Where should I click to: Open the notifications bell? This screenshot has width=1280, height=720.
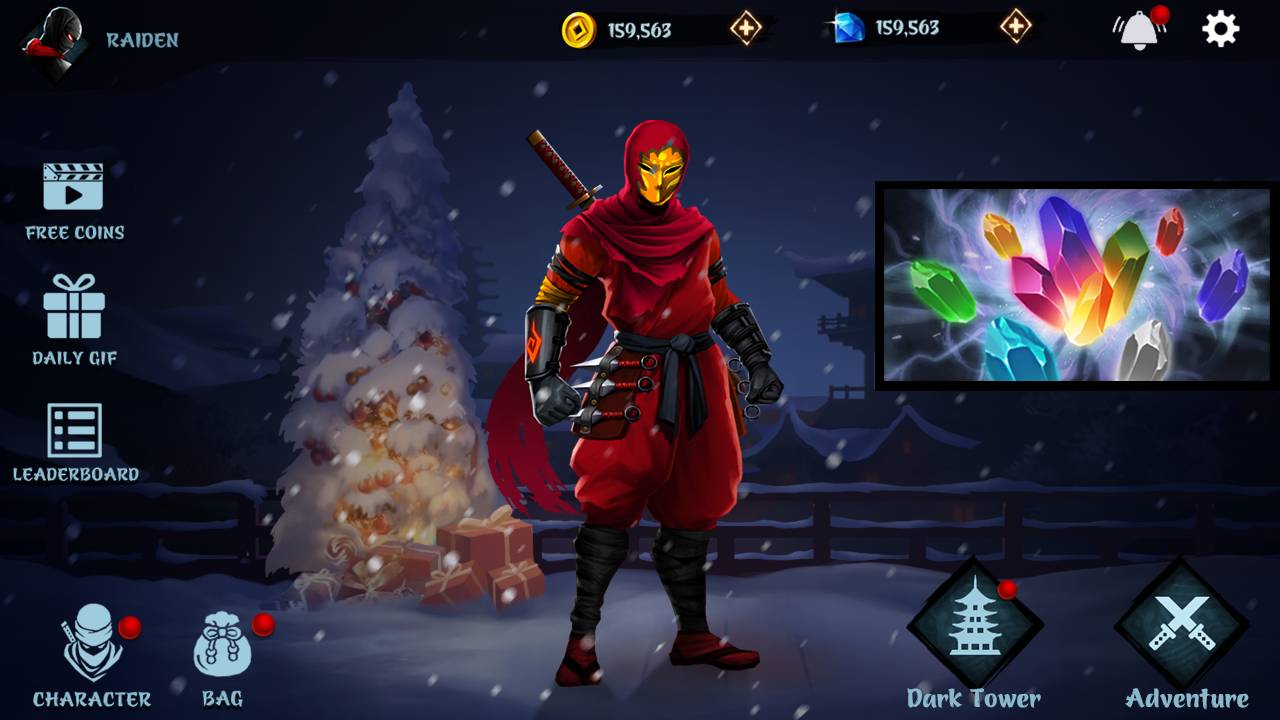(1137, 30)
